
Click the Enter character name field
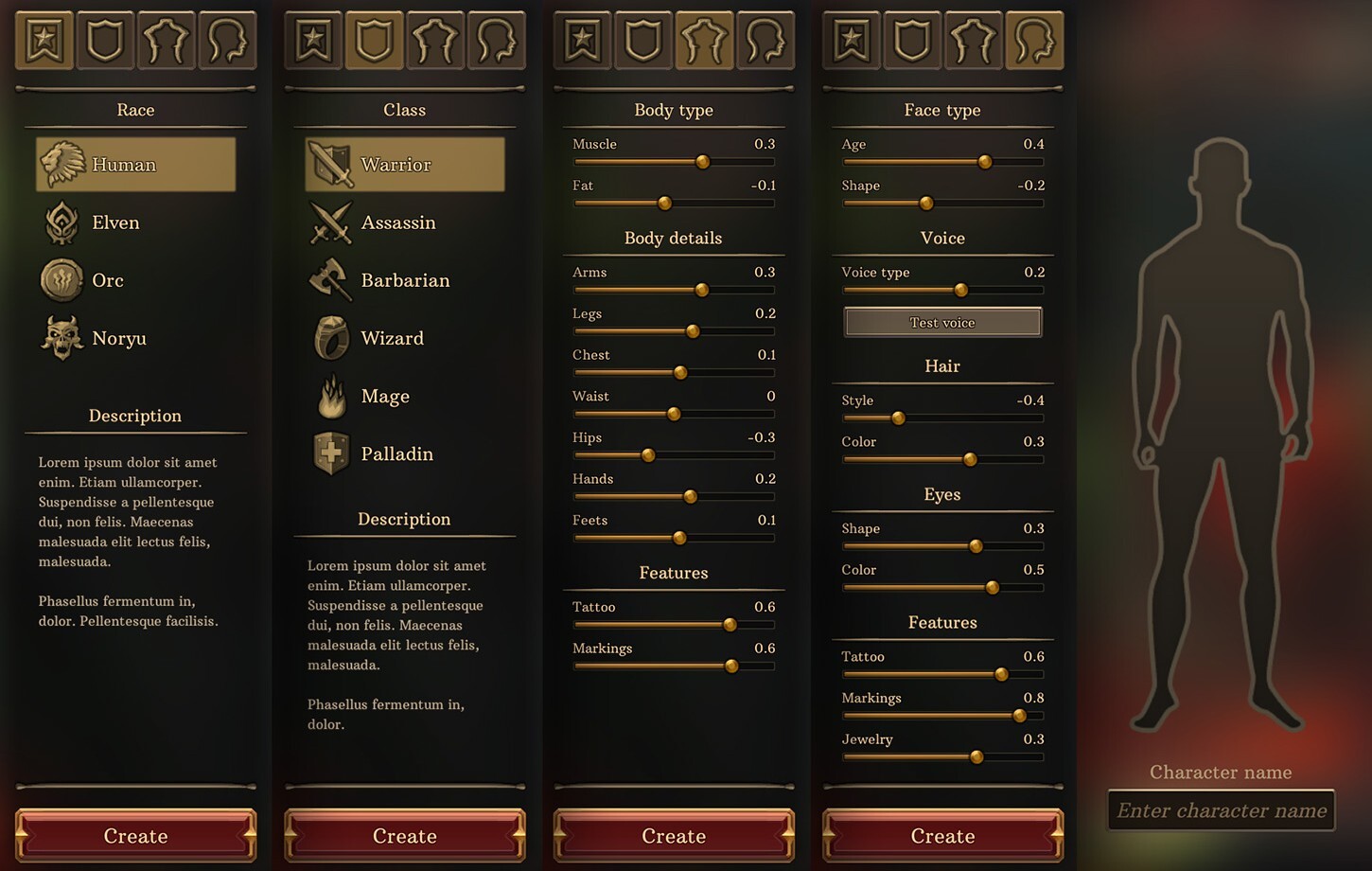pyautogui.click(x=1221, y=810)
